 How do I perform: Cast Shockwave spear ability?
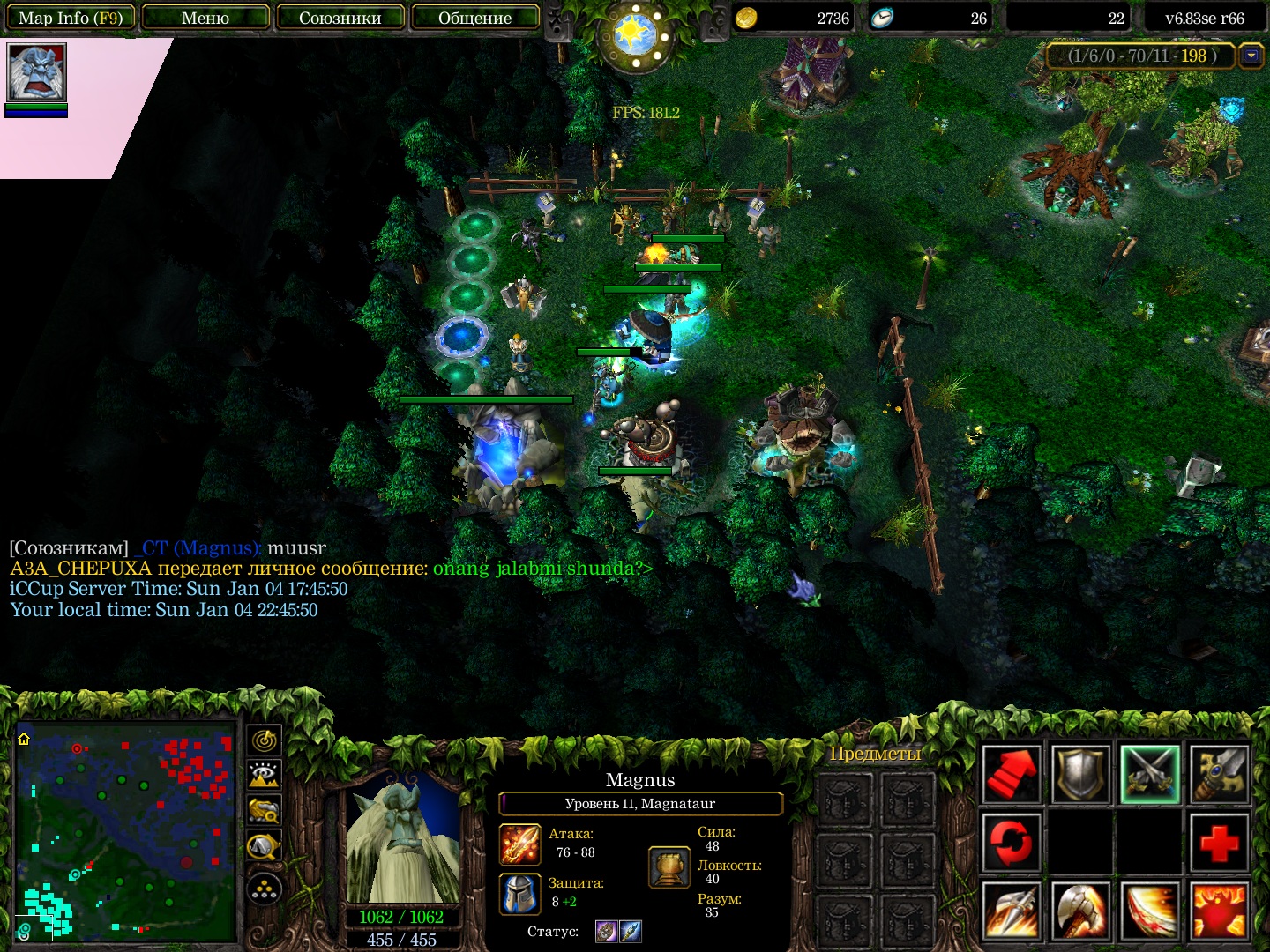point(1011,911)
